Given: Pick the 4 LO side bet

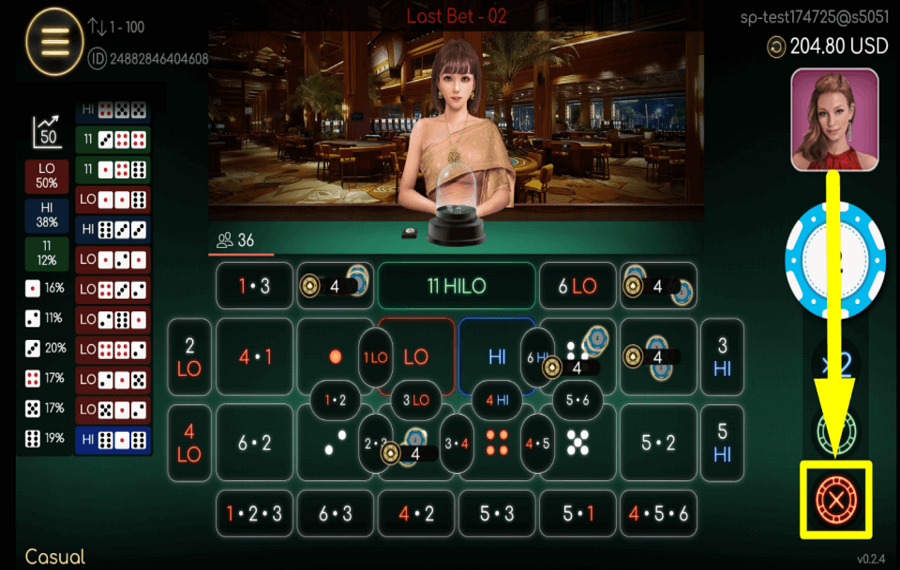Looking at the screenshot, I should (190, 443).
